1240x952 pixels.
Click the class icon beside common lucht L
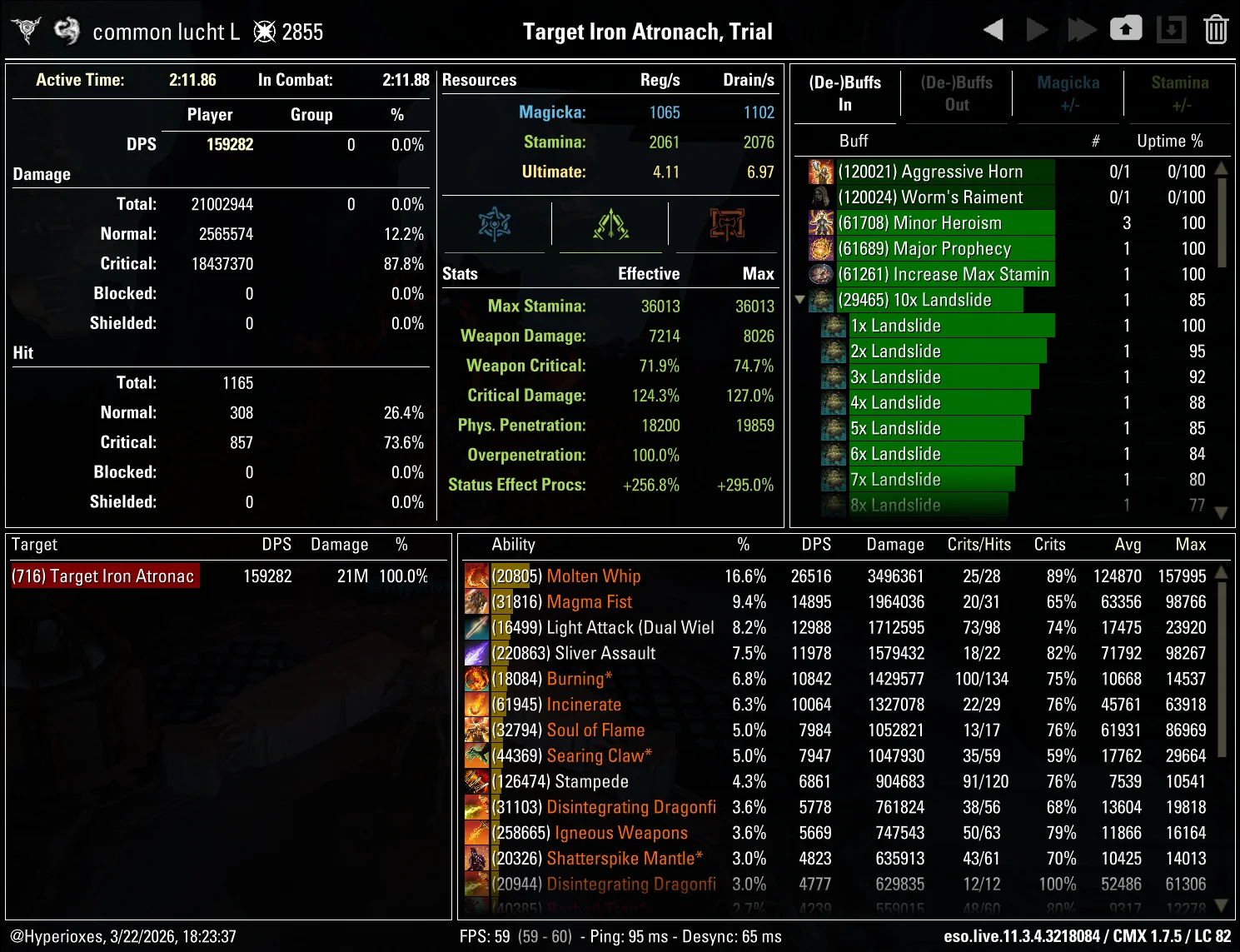coord(66,28)
